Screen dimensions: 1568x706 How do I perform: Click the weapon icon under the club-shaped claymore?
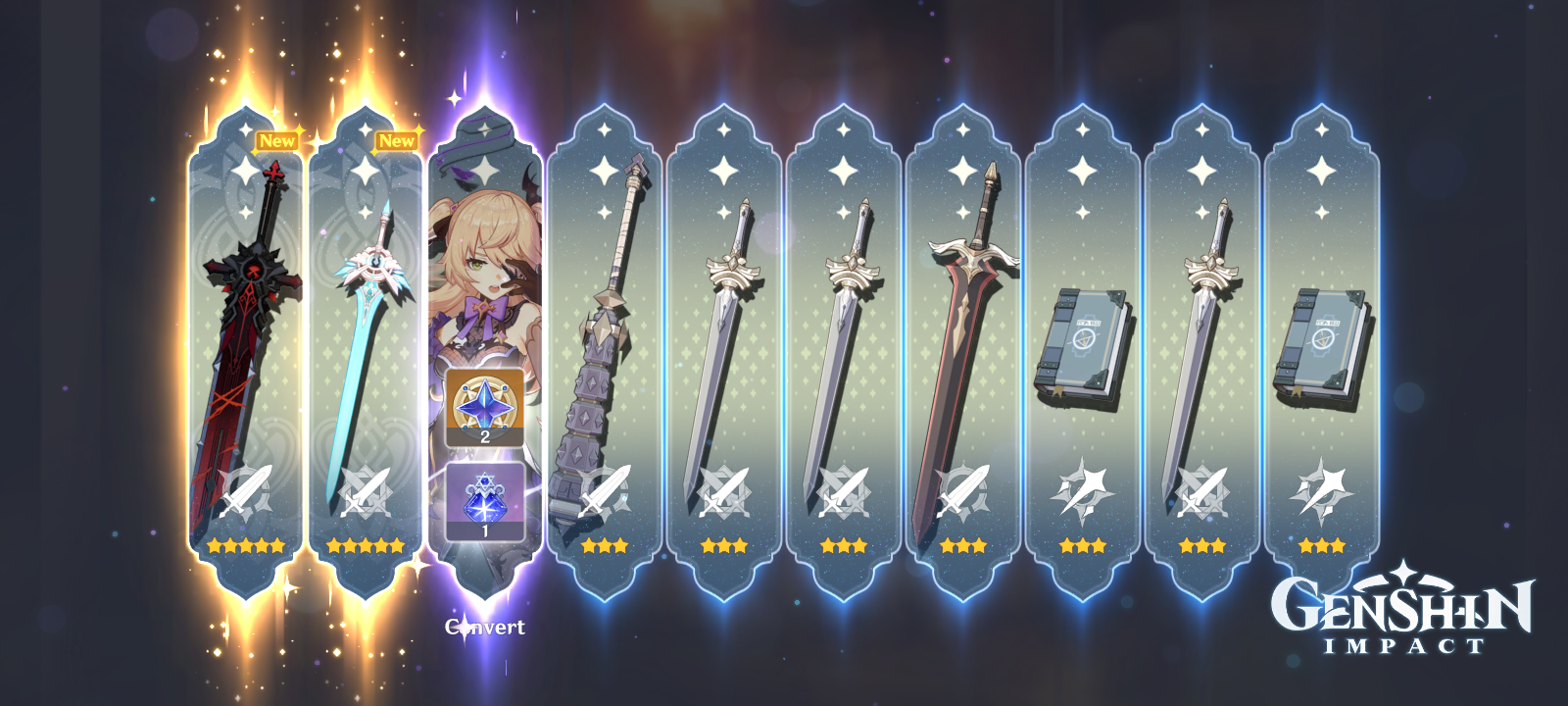(x=604, y=489)
